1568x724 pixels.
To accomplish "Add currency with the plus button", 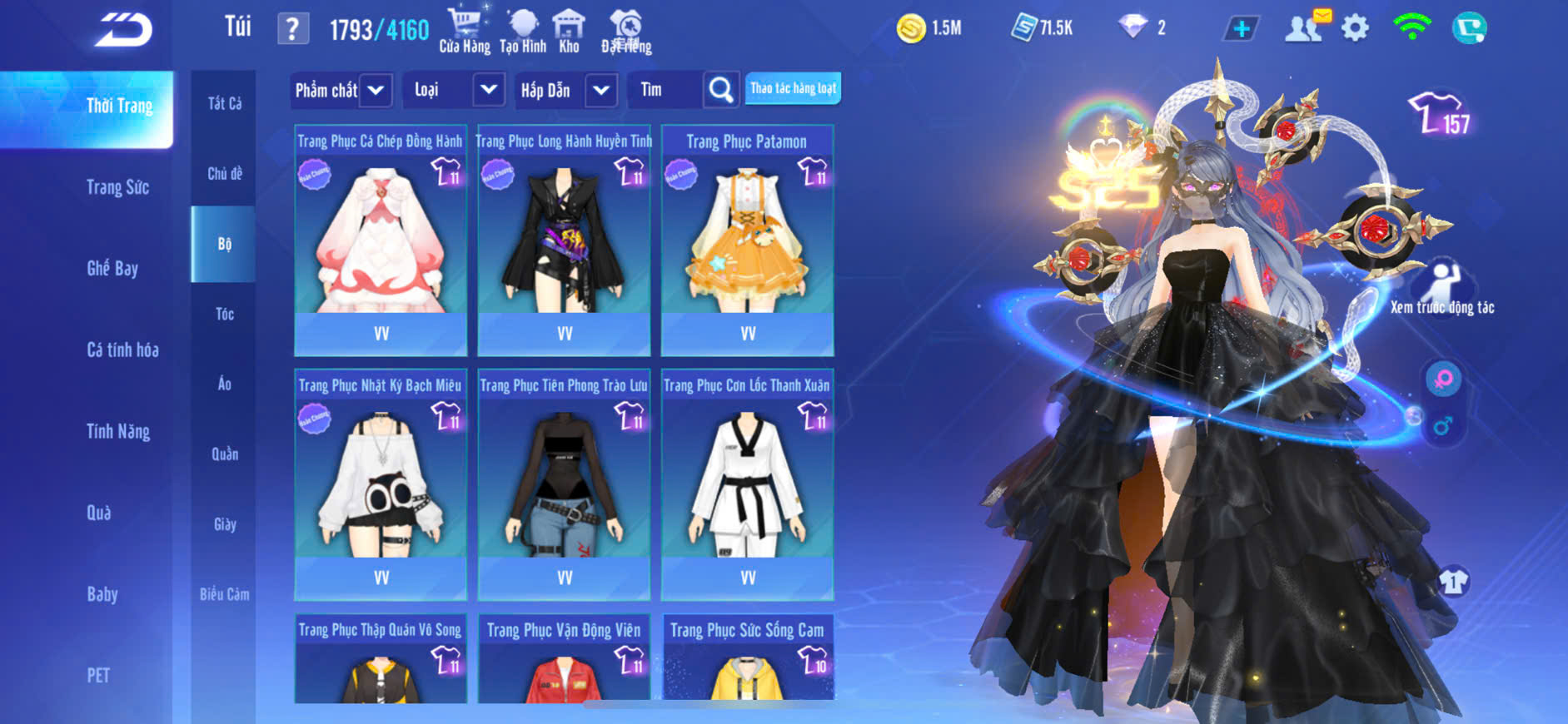I will 1241,29.
